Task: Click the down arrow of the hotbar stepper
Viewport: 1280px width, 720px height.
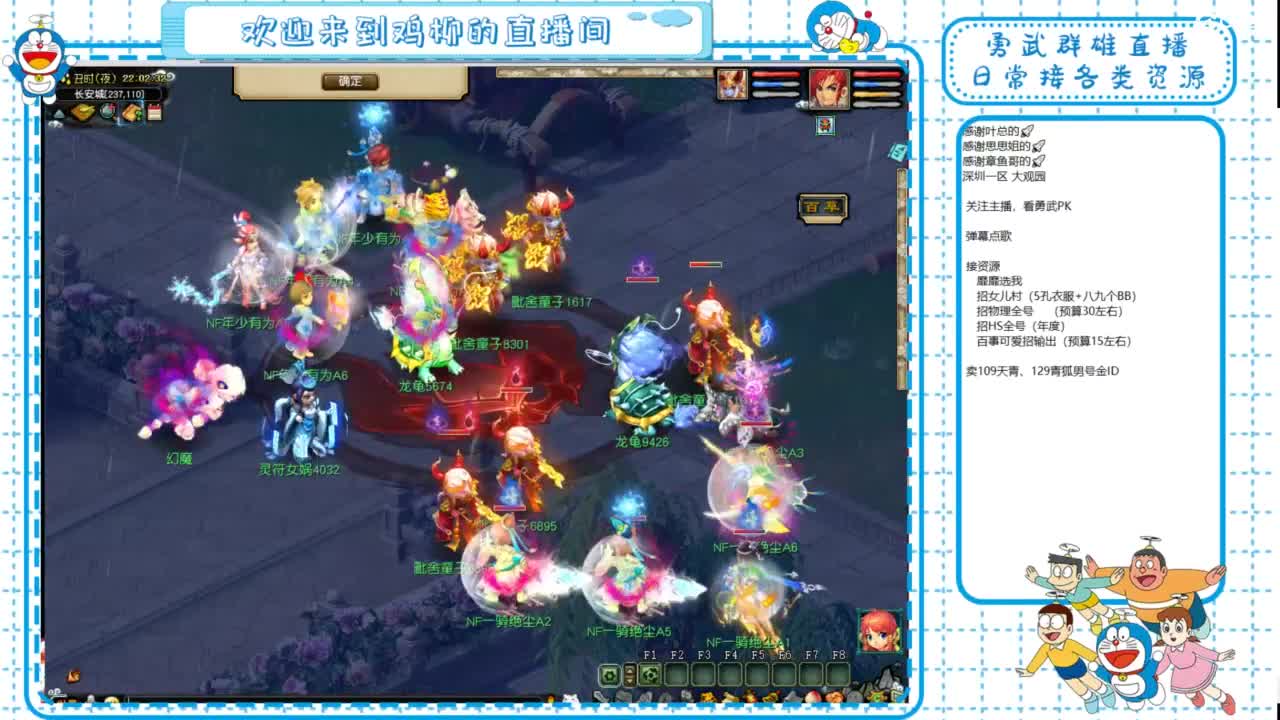Action: (x=630, y=682)
